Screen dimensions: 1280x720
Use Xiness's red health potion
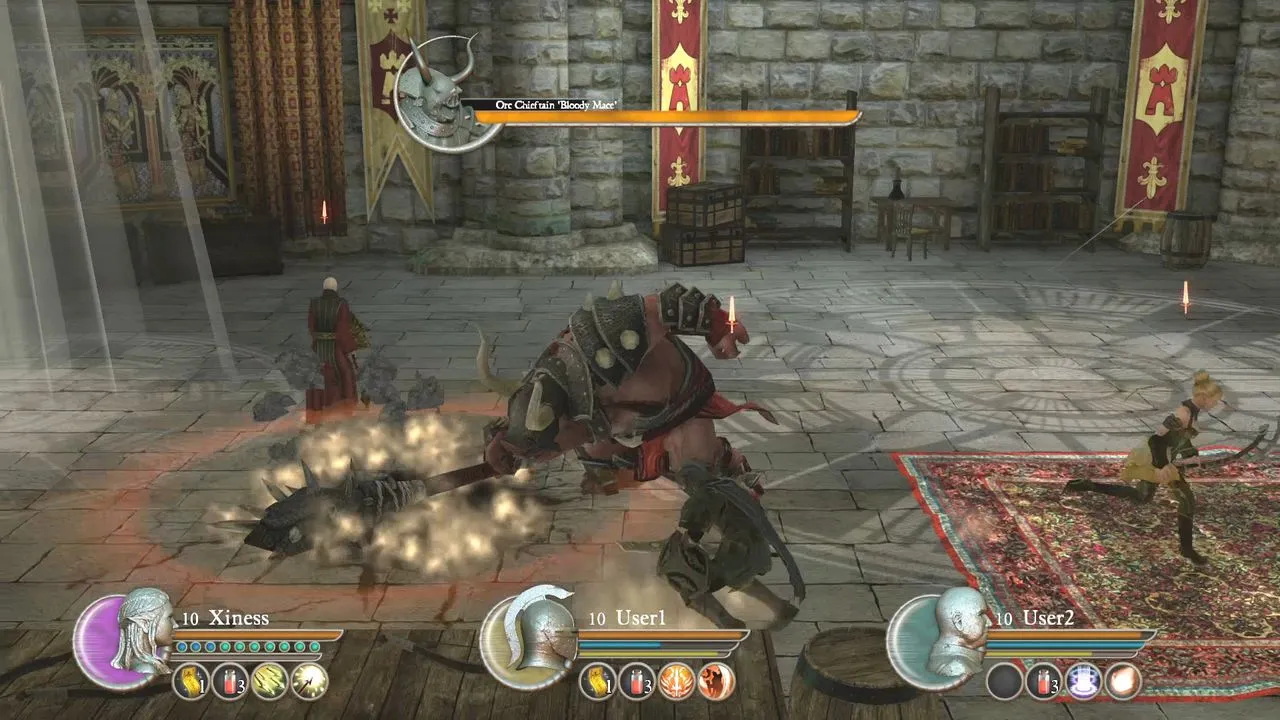point(230,681)
